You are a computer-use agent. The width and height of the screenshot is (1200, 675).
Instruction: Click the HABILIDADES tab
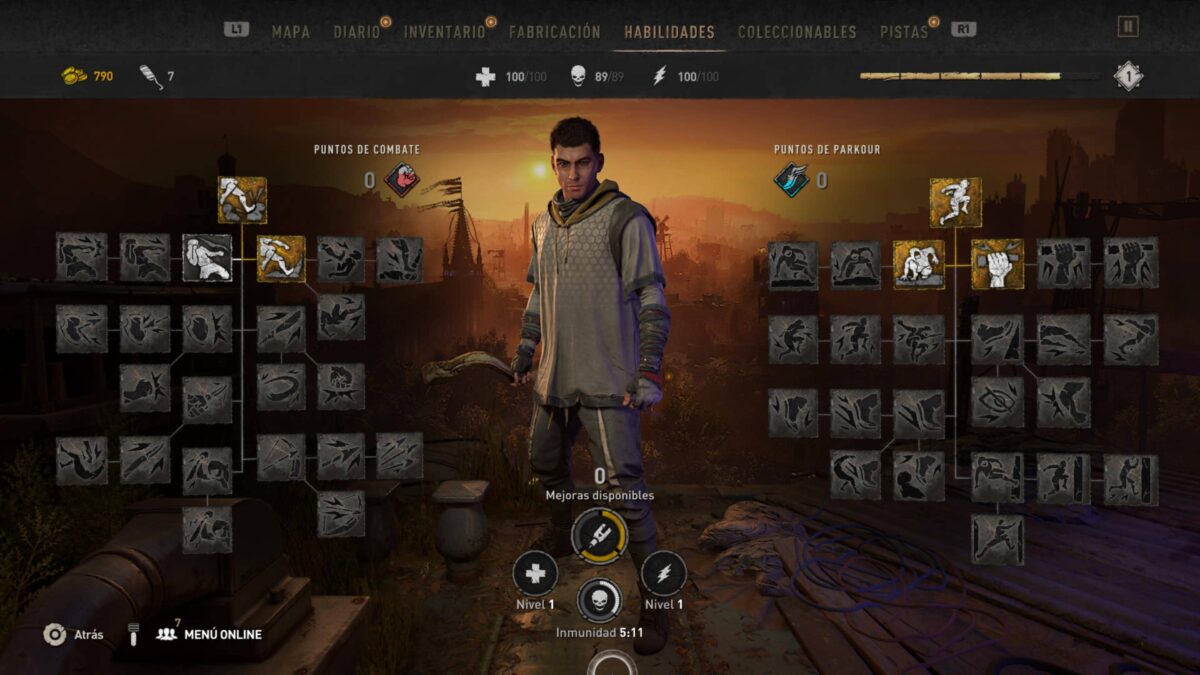pos(669,32)
